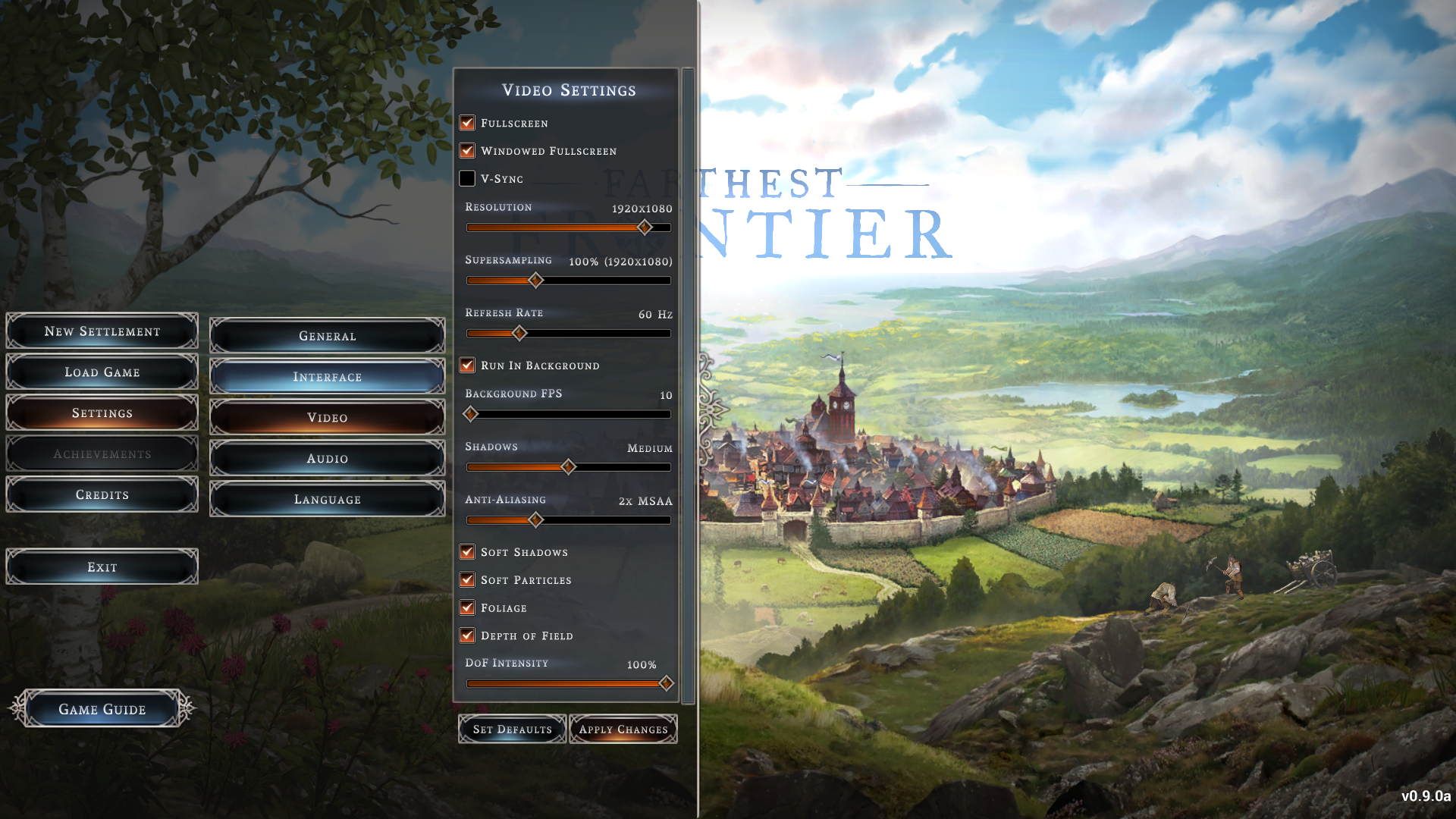This screenshot has height=819, width=1456.
Task: Open the Credits screen
Action: coord(102,494)
